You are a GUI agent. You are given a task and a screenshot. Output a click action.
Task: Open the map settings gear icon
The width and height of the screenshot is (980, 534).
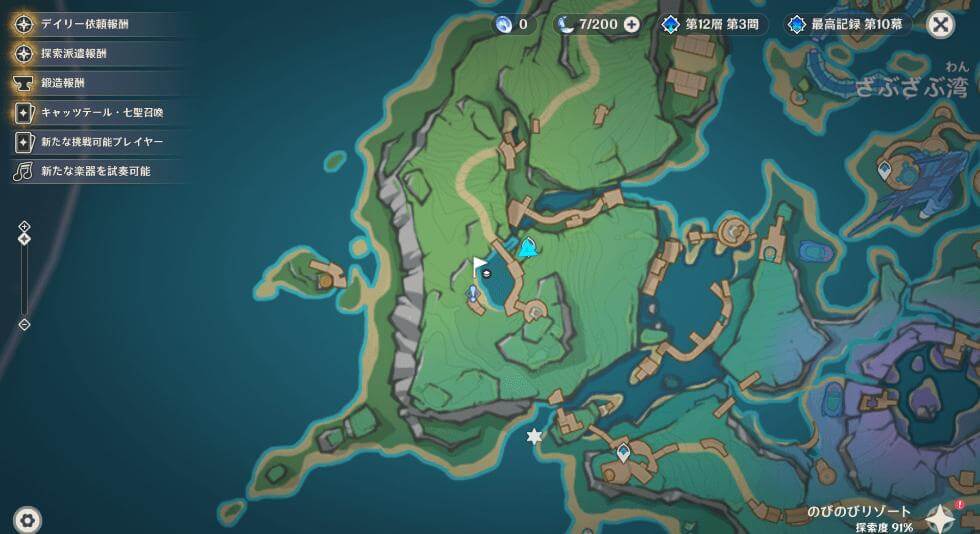[27, 519]
